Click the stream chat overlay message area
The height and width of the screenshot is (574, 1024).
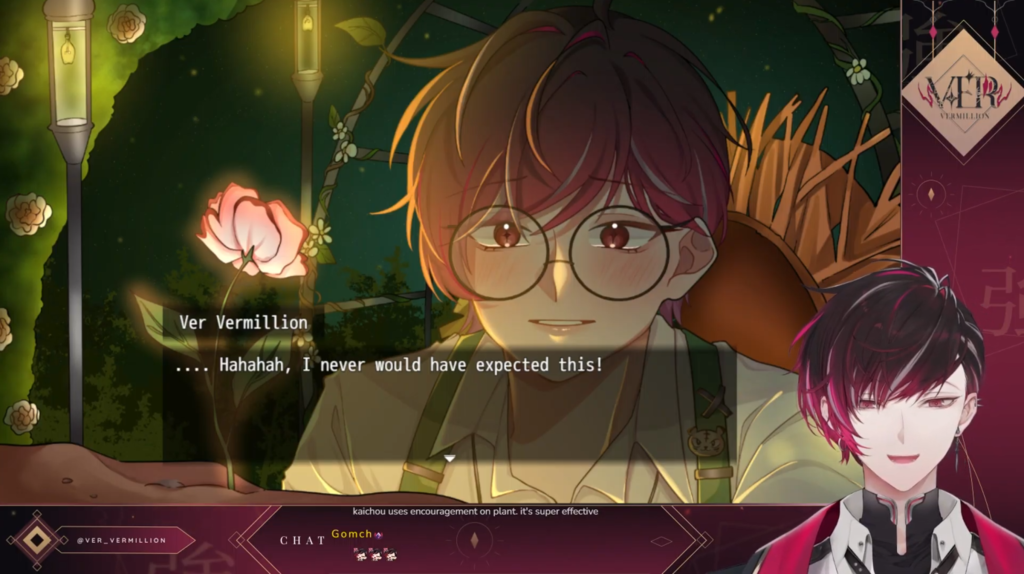pyautogui.click(x=475, y=540)
